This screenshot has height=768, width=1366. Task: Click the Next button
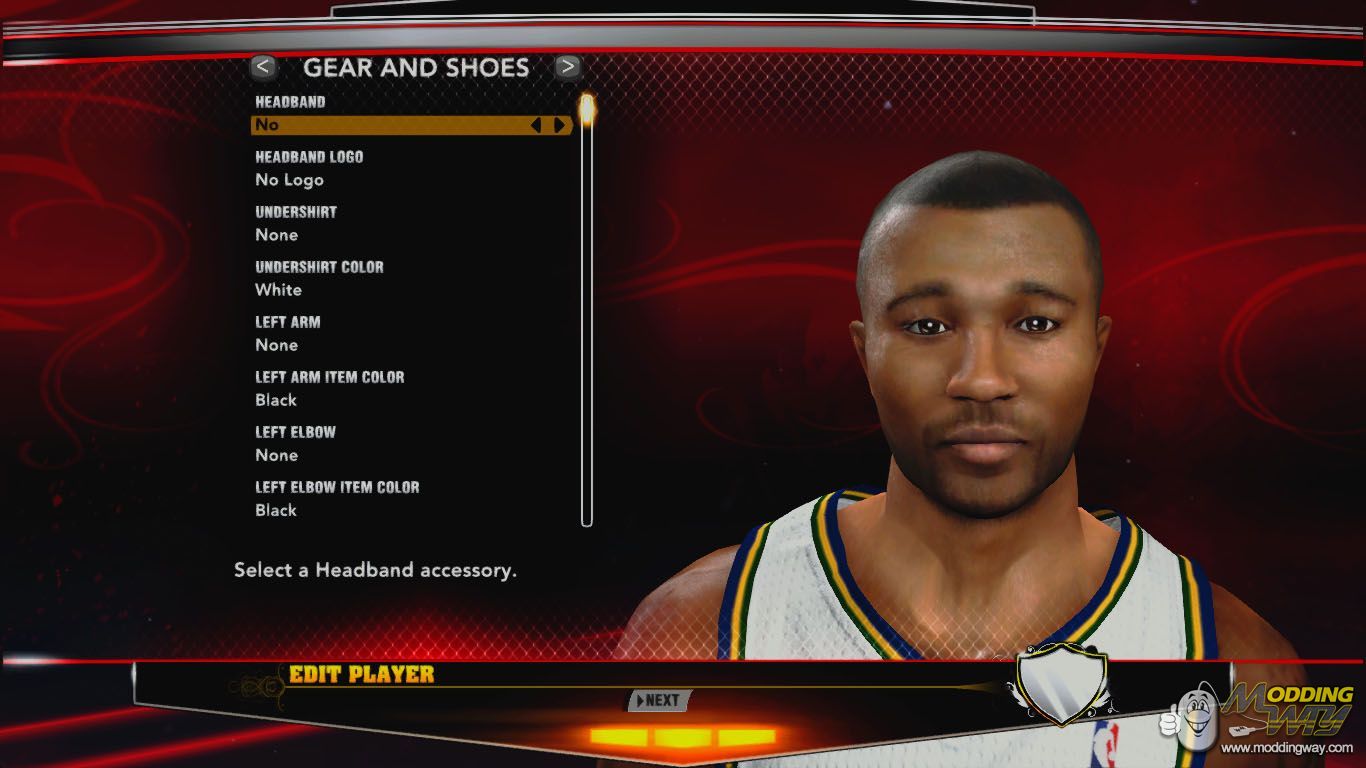pyautogui.click(x=657, y=701)
